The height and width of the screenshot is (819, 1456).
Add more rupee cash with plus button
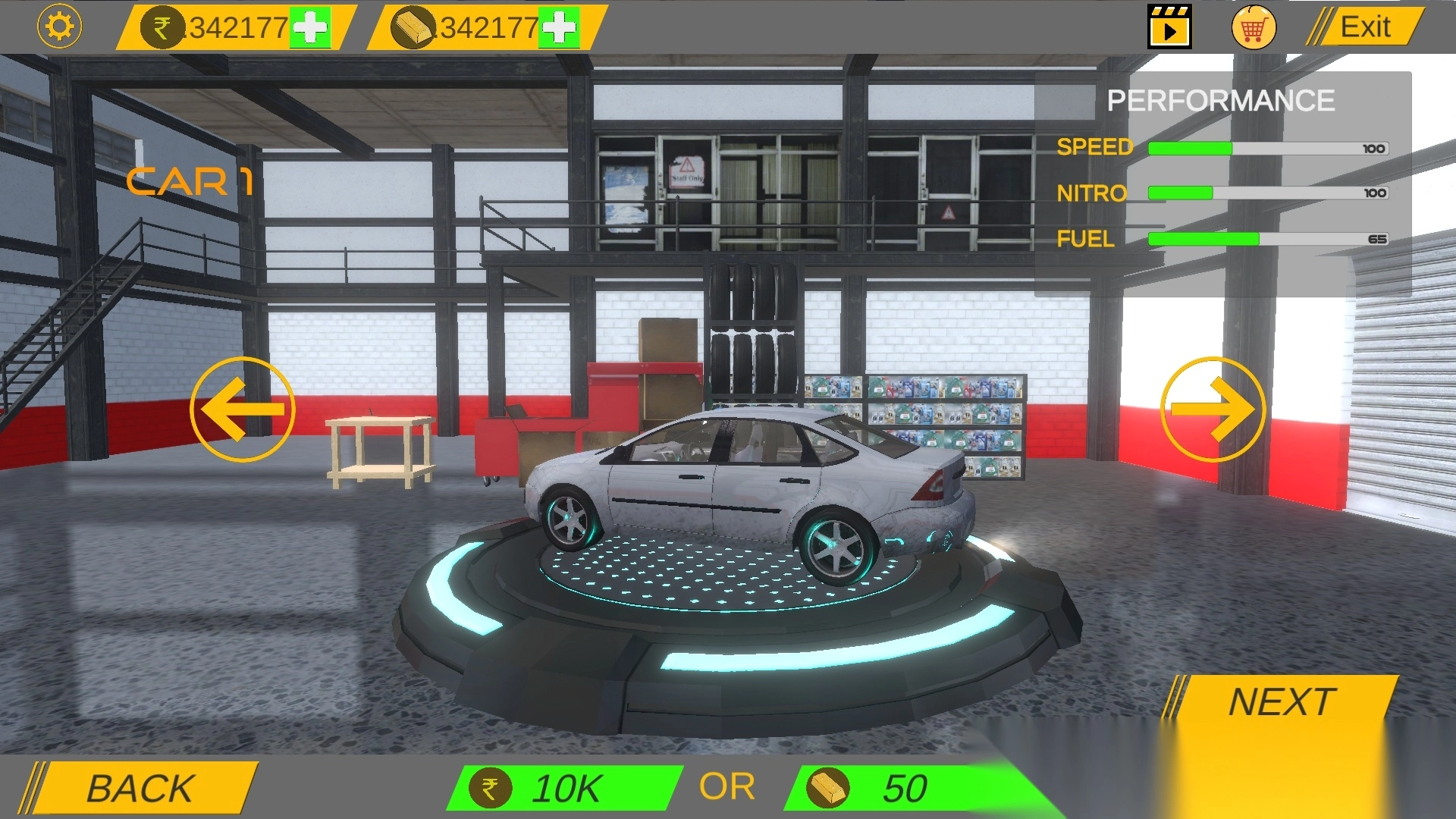click(x=310, y=29)
